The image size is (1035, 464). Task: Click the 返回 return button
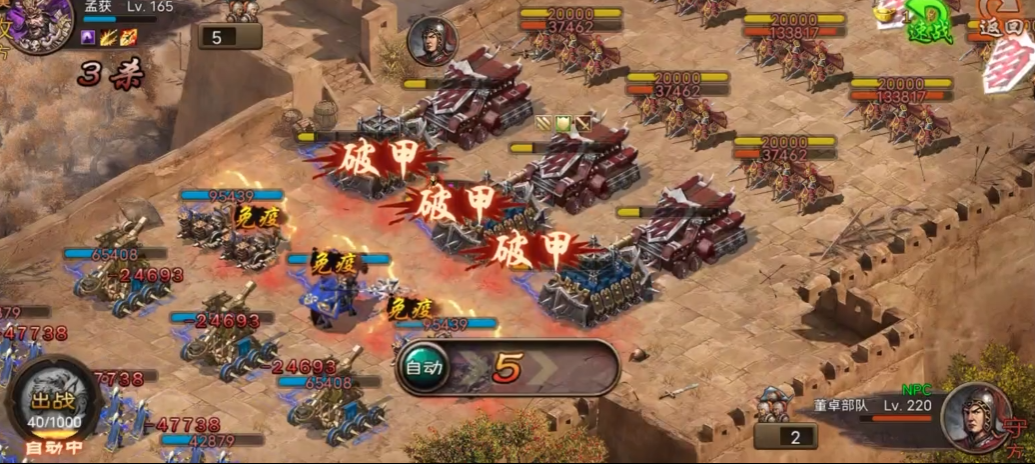[x=1002, y=25]
